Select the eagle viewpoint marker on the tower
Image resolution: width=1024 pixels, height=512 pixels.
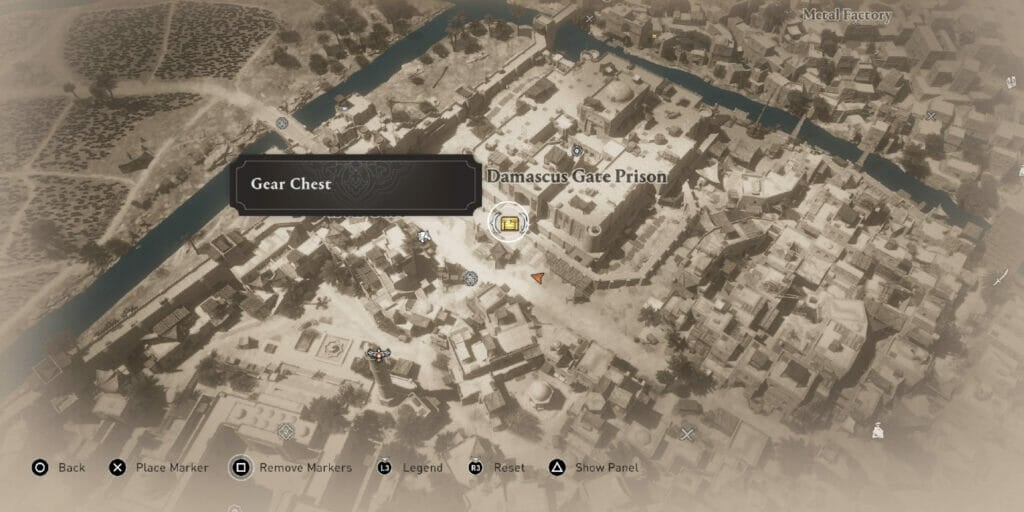(x=377, y=352)
